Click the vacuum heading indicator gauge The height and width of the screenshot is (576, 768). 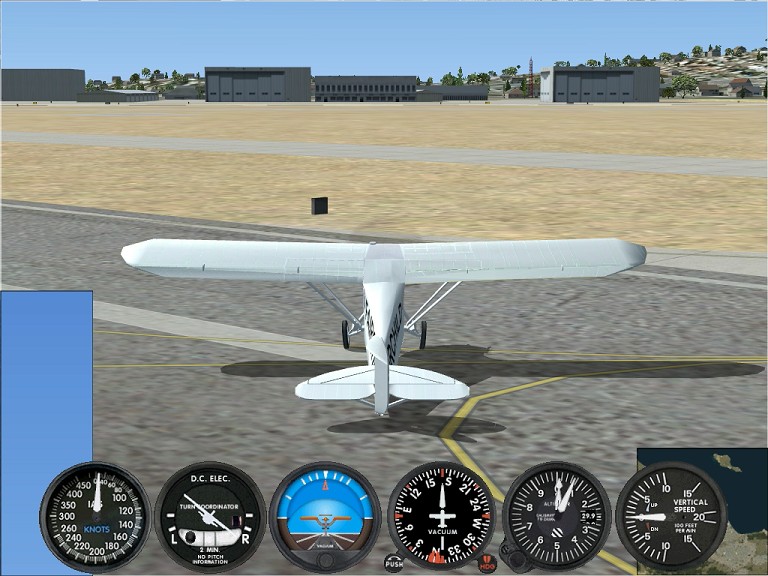(441, 516)
